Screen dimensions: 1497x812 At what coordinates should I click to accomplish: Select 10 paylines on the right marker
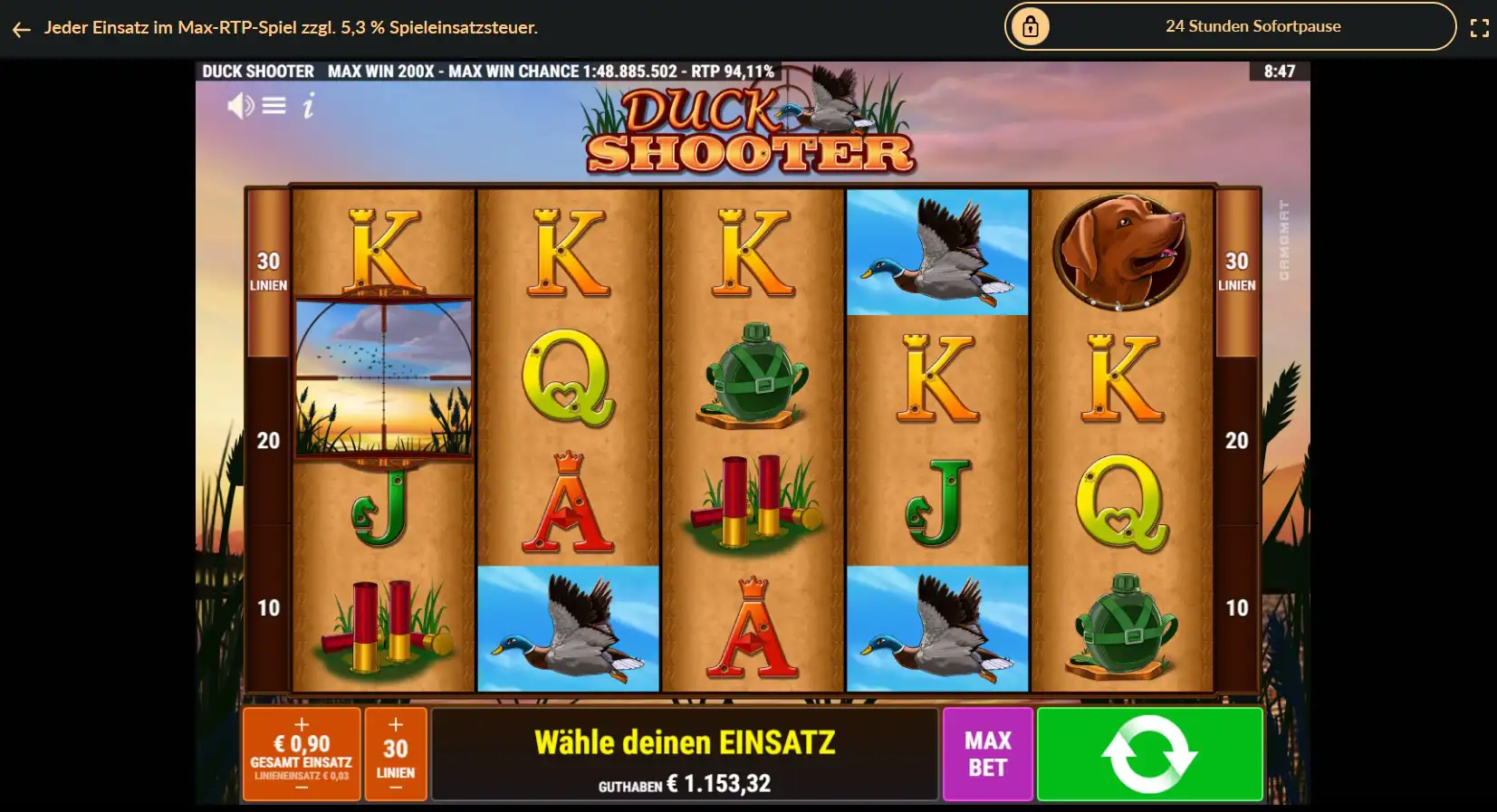[1236, 608]
